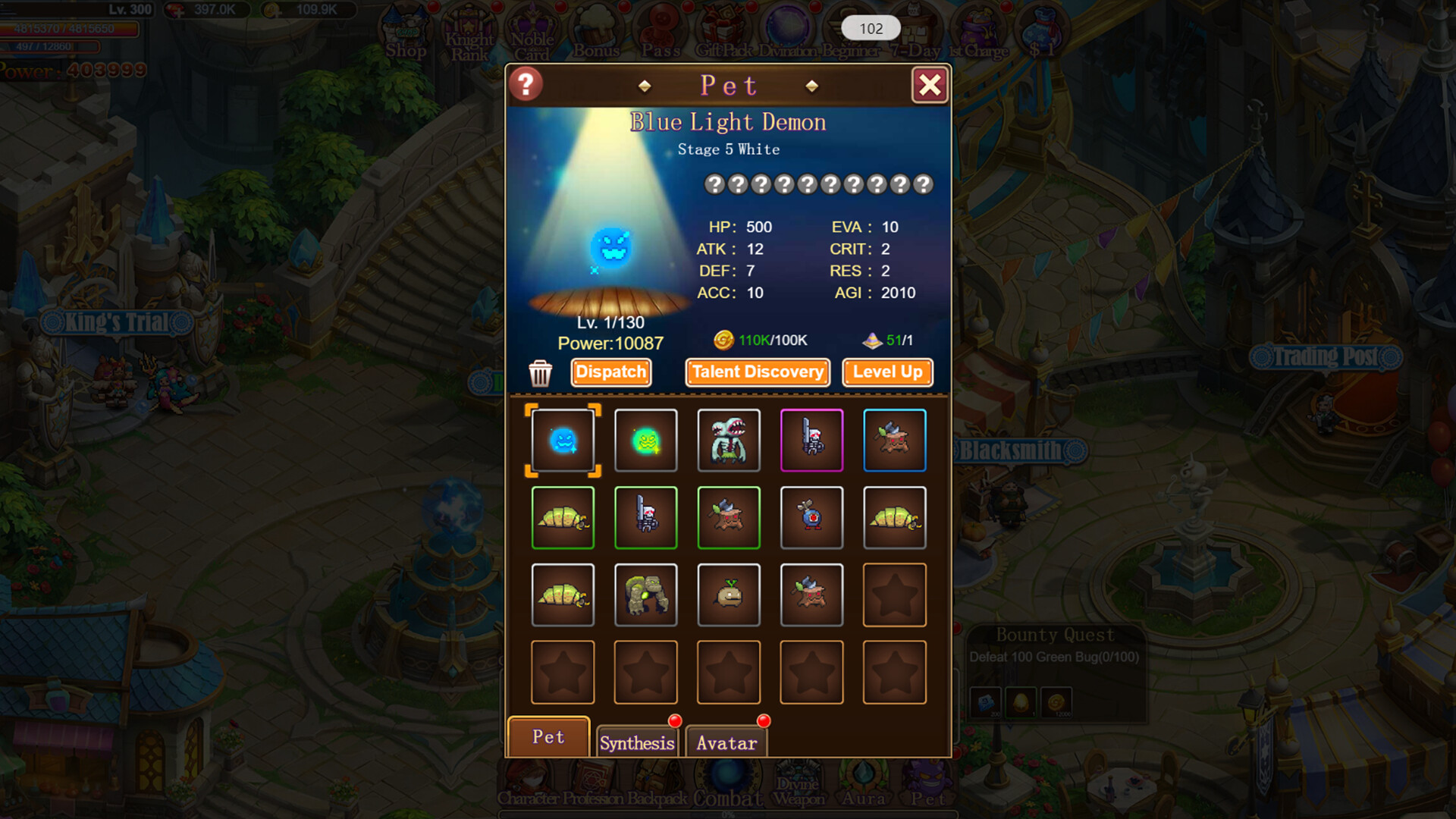Select the green slime pet thumbnail
1456x819 pixels.
coord(645,440)
